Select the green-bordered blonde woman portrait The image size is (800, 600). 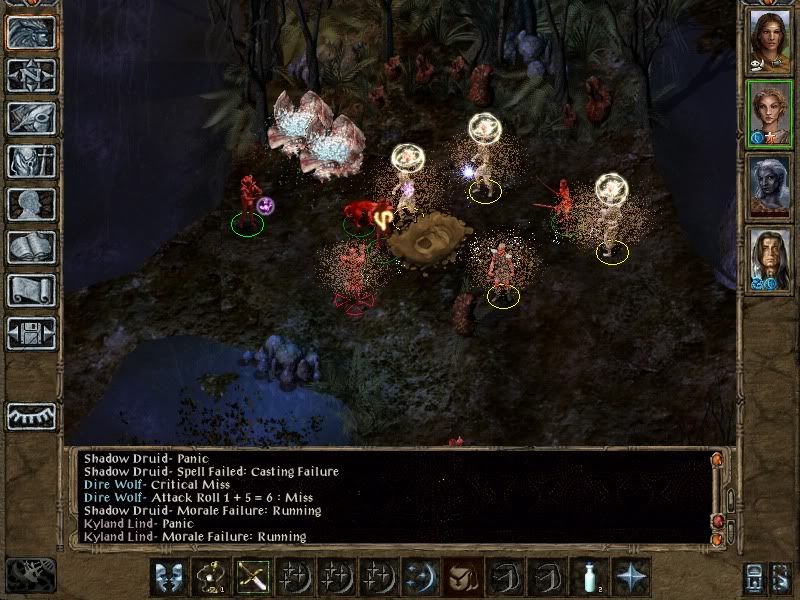769,114
